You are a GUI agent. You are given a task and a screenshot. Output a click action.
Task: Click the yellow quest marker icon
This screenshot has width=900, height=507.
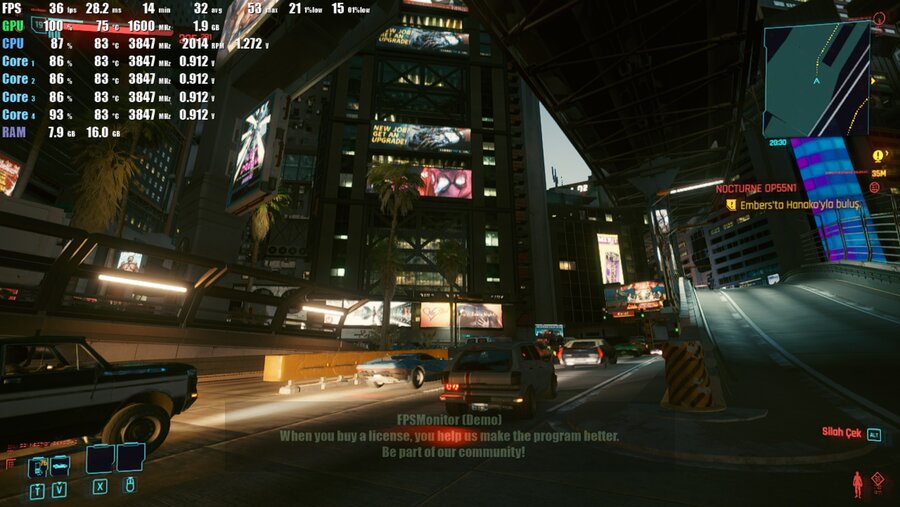click(878, 156)
